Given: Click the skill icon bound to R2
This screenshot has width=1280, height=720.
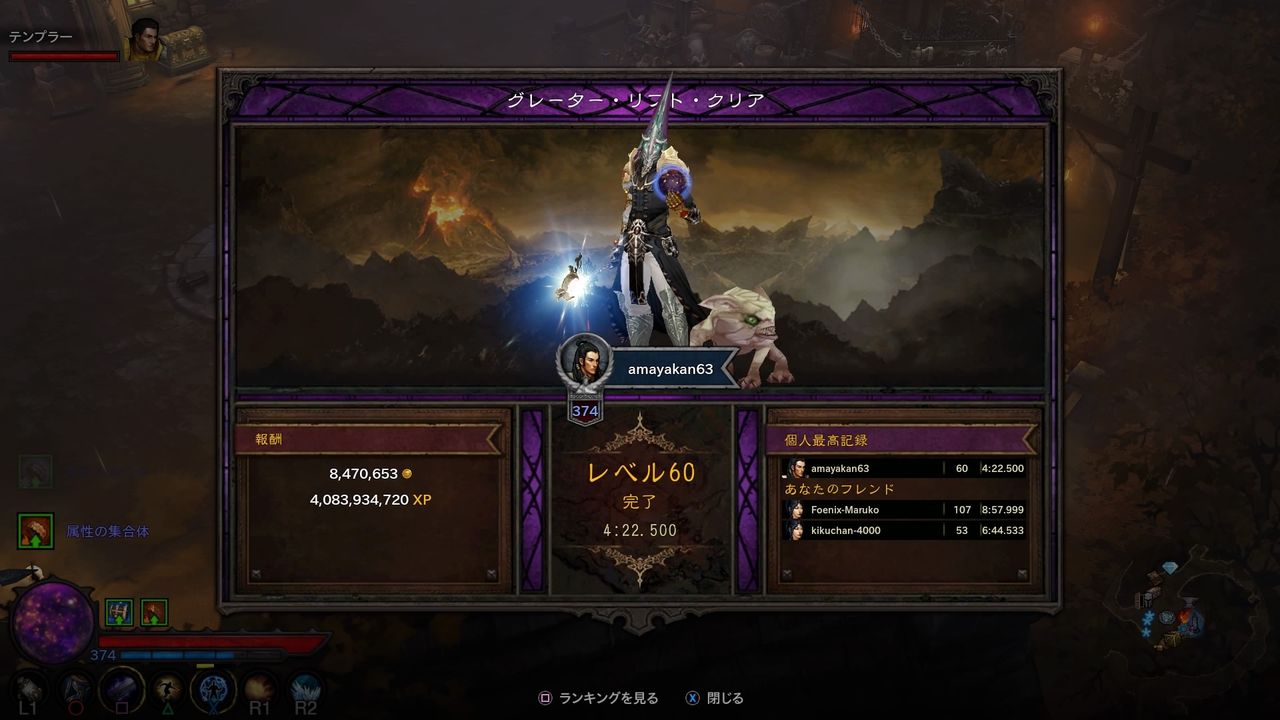Looking at the screenshot, I should click(x=306, y=689).
